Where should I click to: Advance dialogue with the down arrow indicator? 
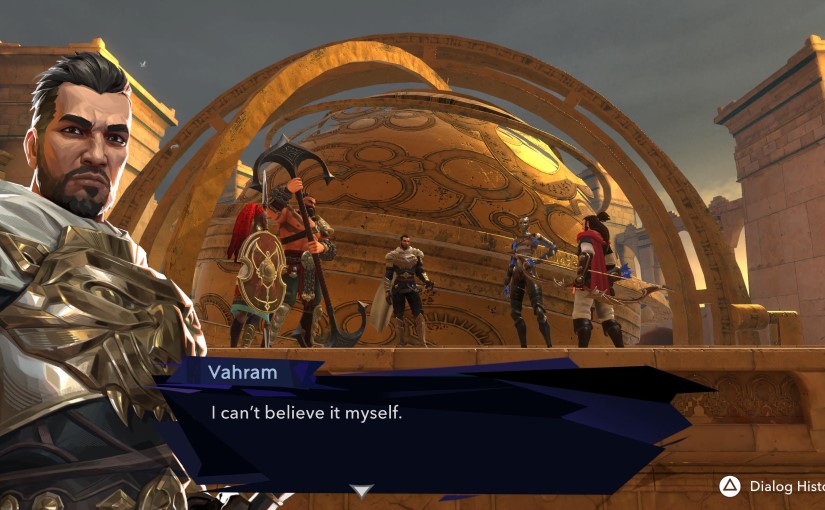361,490
